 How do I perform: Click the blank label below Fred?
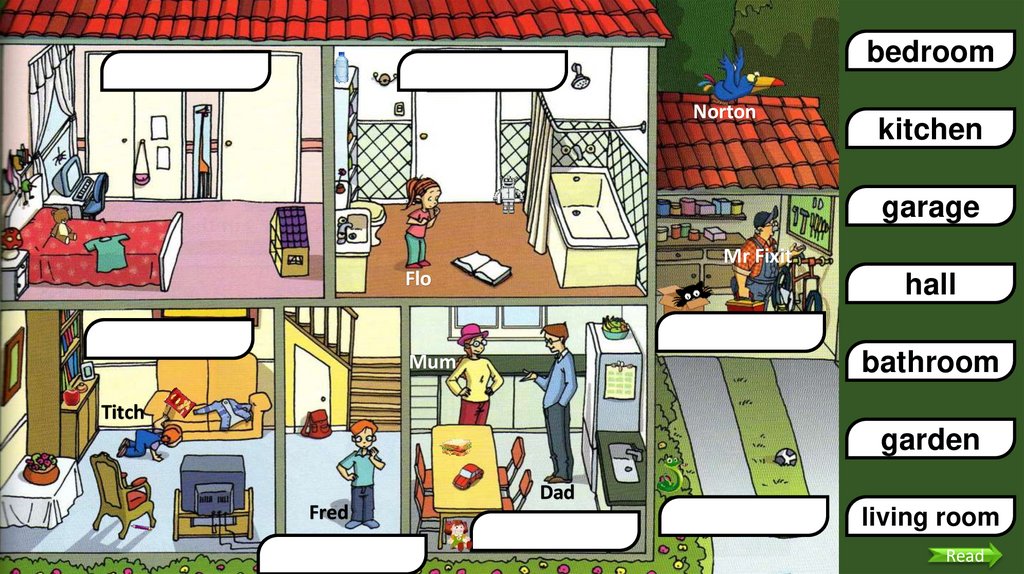342,554
